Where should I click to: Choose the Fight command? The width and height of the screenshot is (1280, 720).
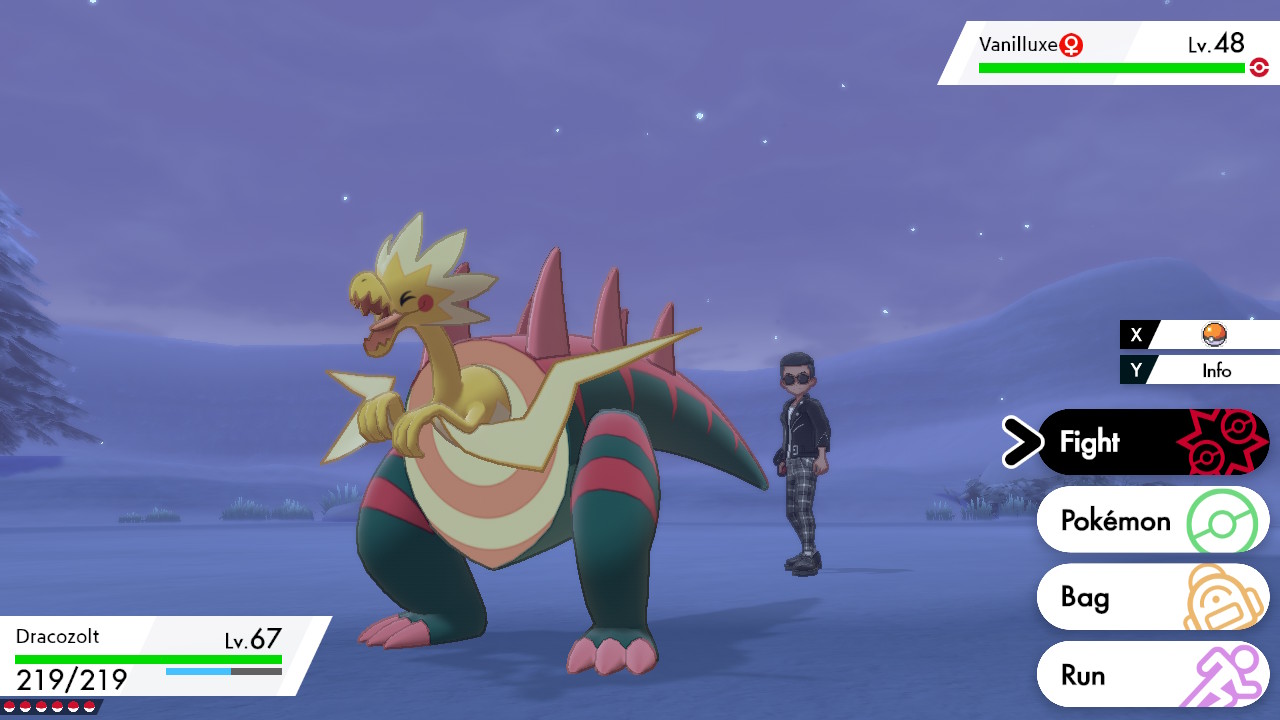[x=1090, y=441]
